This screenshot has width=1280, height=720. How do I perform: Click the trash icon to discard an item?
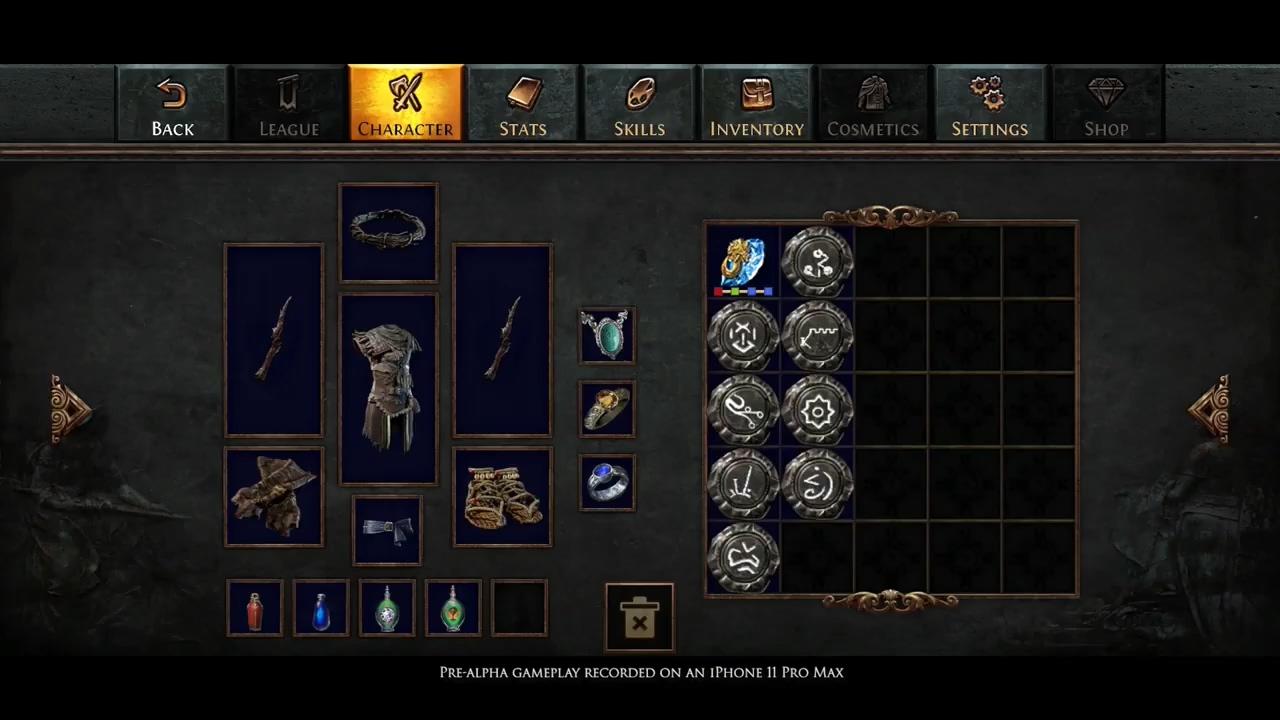click(x=639, y=617)
